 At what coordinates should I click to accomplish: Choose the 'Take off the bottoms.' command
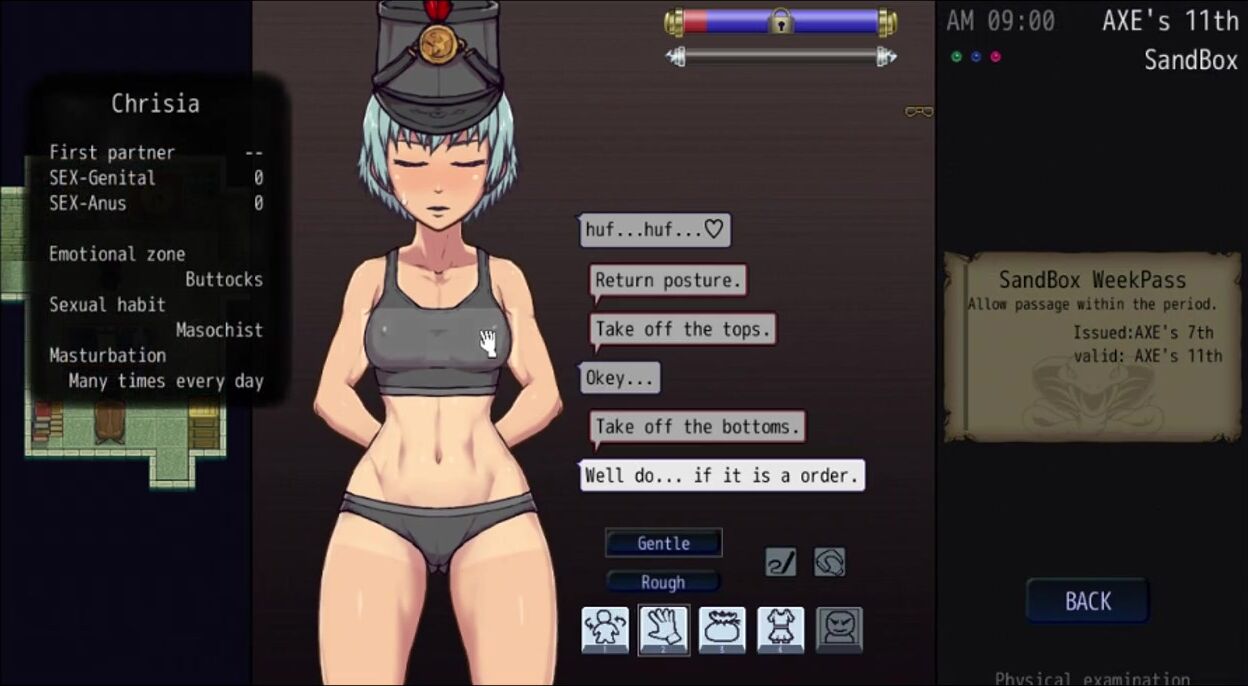(x=697, y=427)
